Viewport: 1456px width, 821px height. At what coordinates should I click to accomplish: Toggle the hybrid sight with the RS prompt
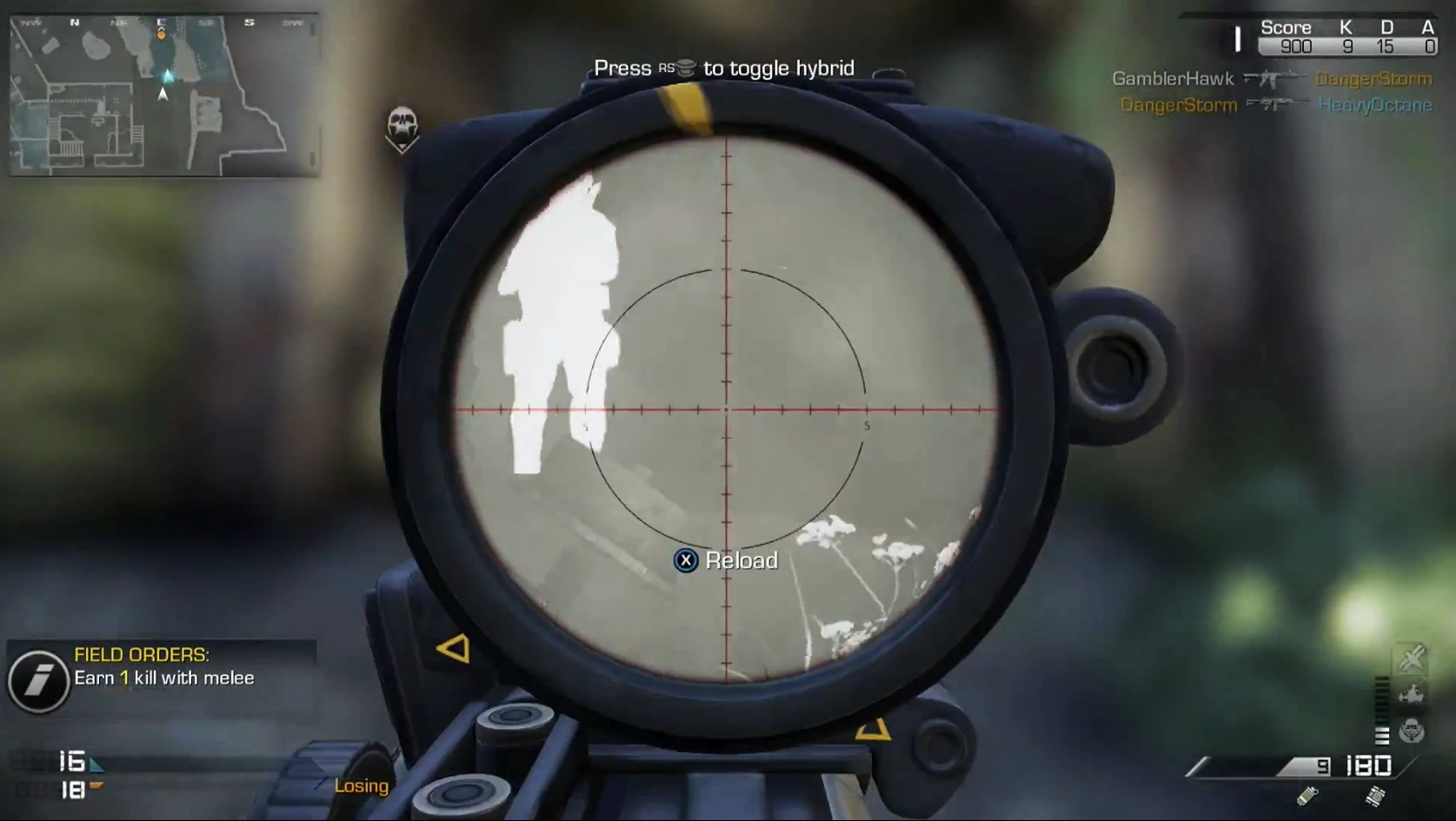[x=686, y=67]
